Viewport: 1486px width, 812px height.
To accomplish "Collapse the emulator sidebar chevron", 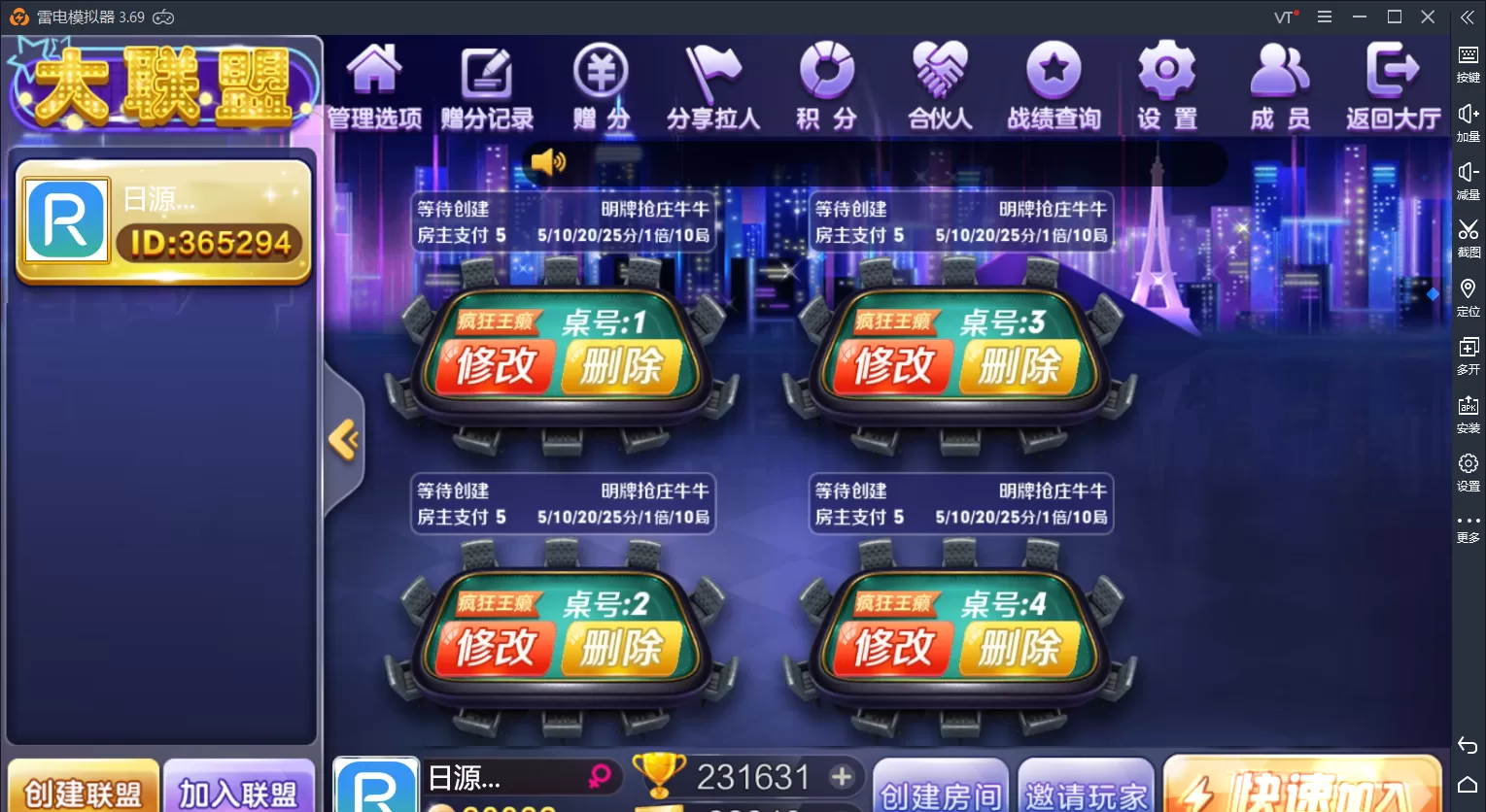I will point(1468,17).
